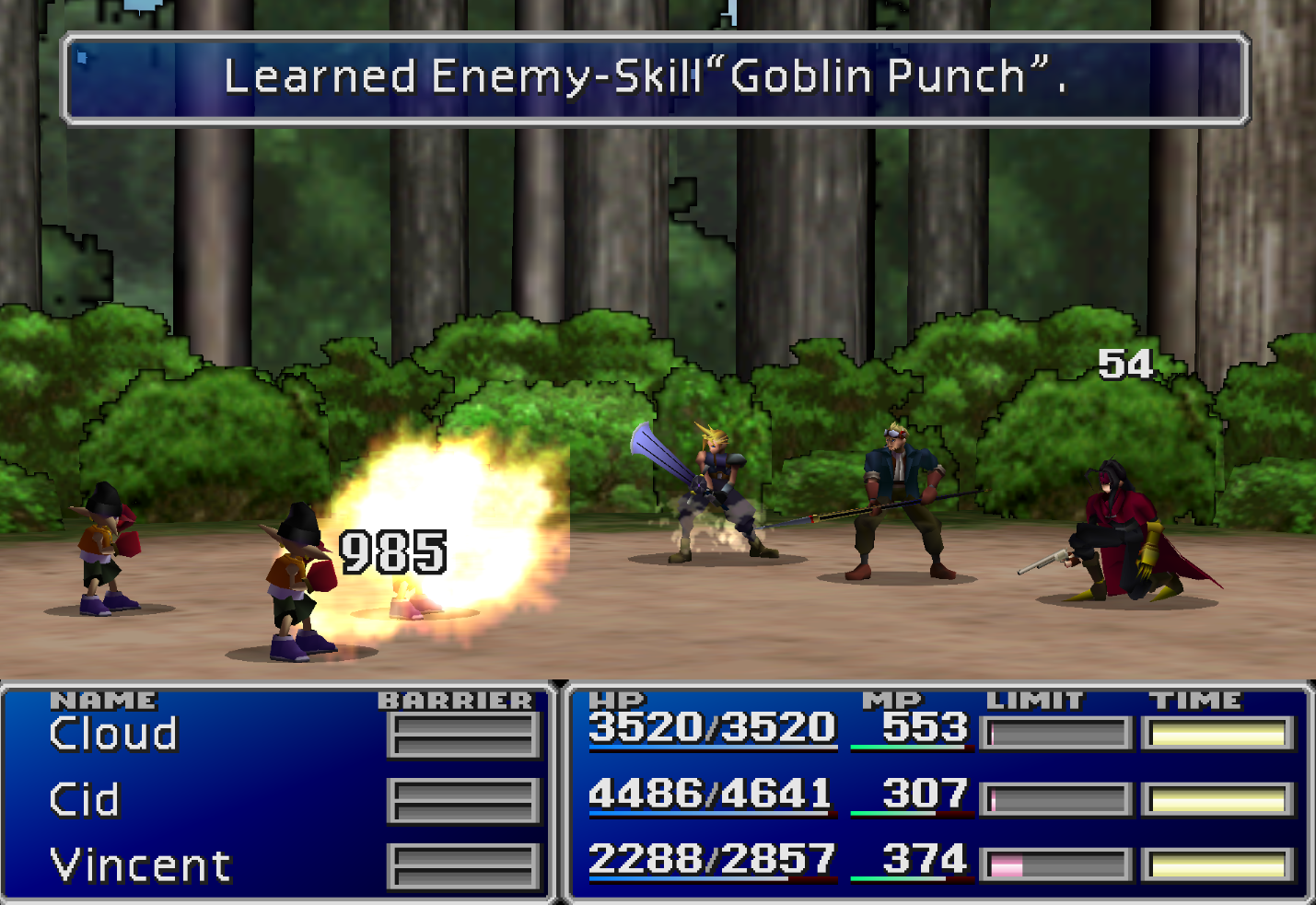Click the notch between the two status panels
1316x905 pixels.
pyautogui.click(x=559, y=684)
